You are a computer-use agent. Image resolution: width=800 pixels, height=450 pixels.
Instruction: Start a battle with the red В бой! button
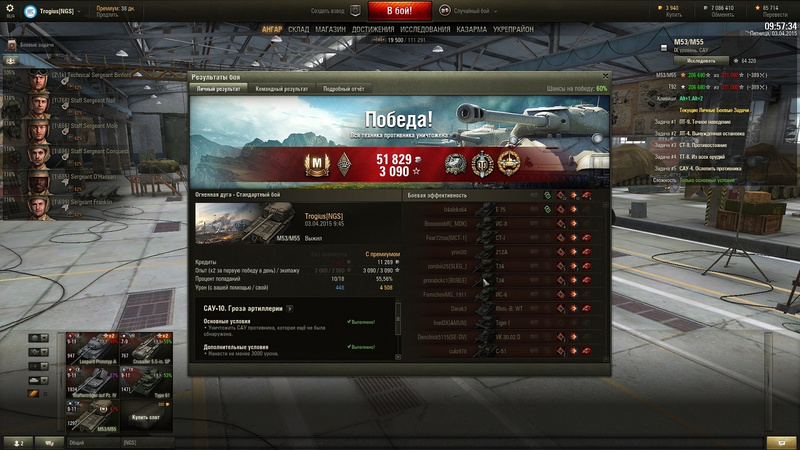click(x=400, y=11)
